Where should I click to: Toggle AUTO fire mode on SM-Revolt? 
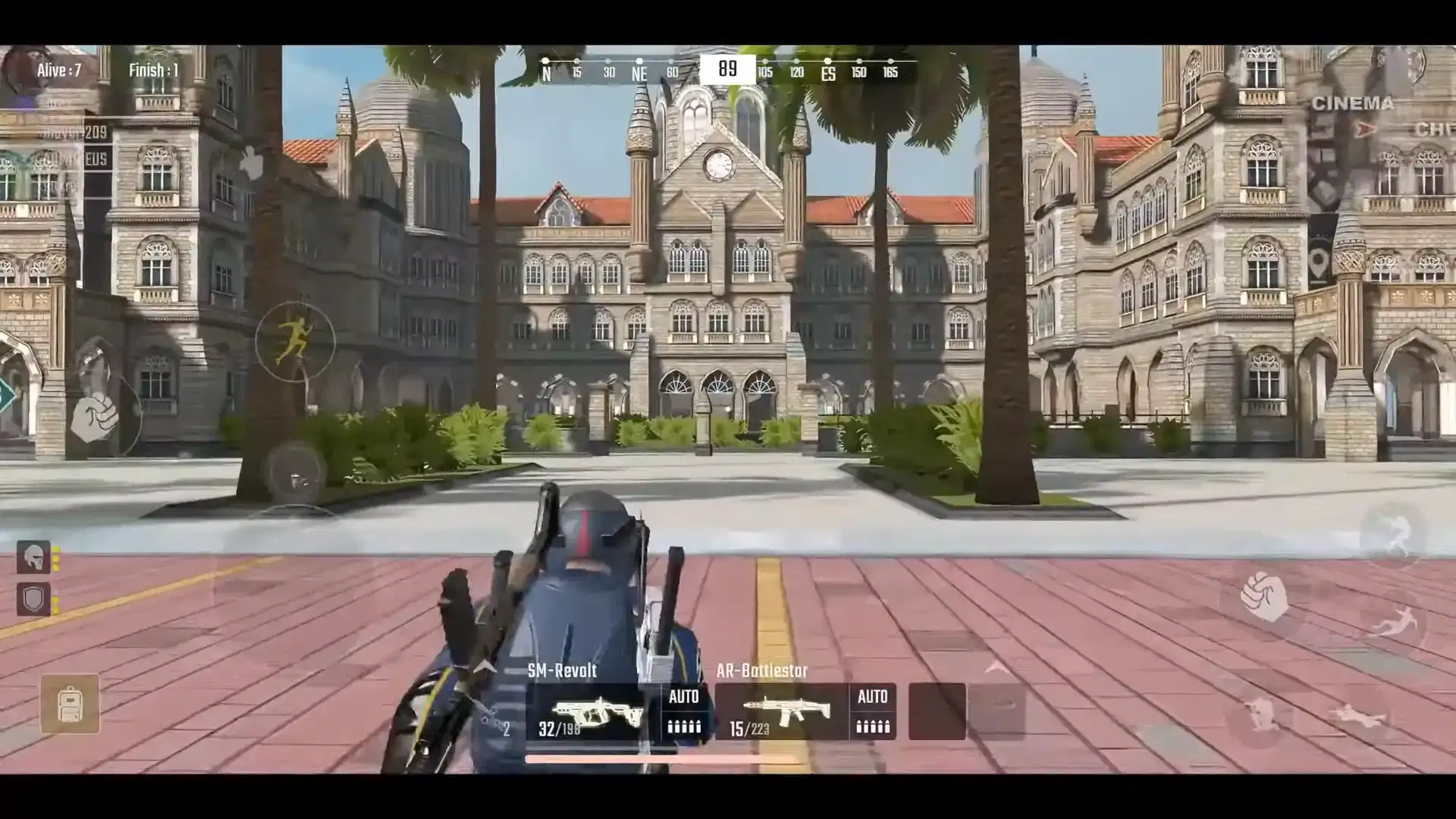683,711
